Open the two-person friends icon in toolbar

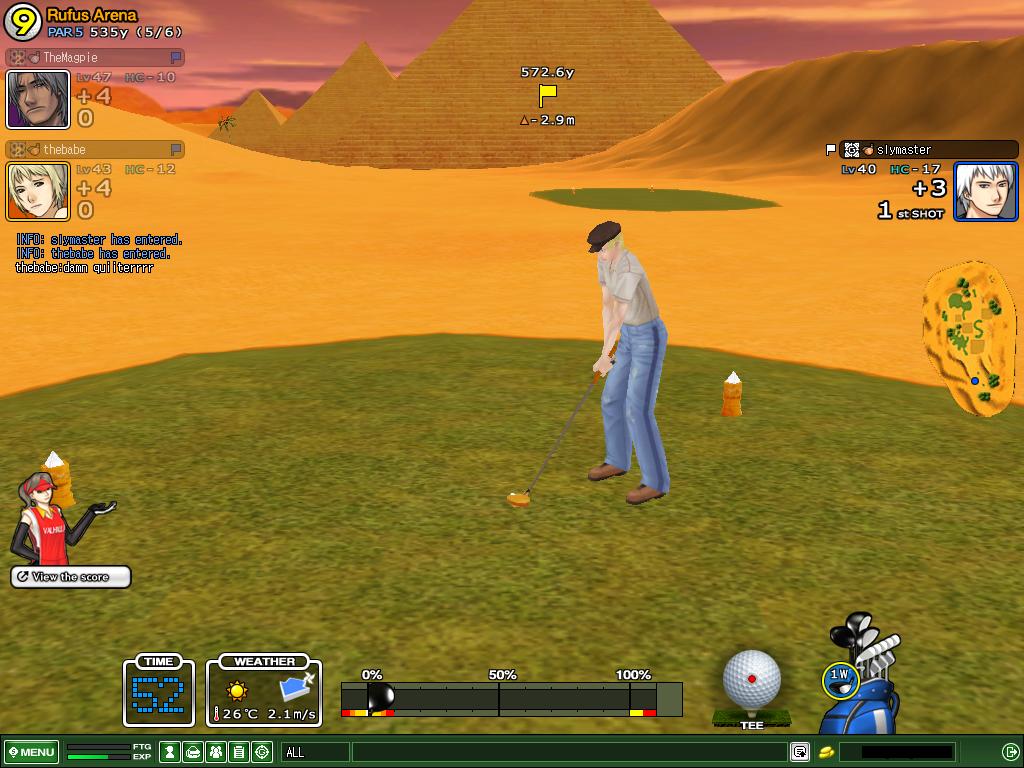pyautogui.click(x=216, y=752)
